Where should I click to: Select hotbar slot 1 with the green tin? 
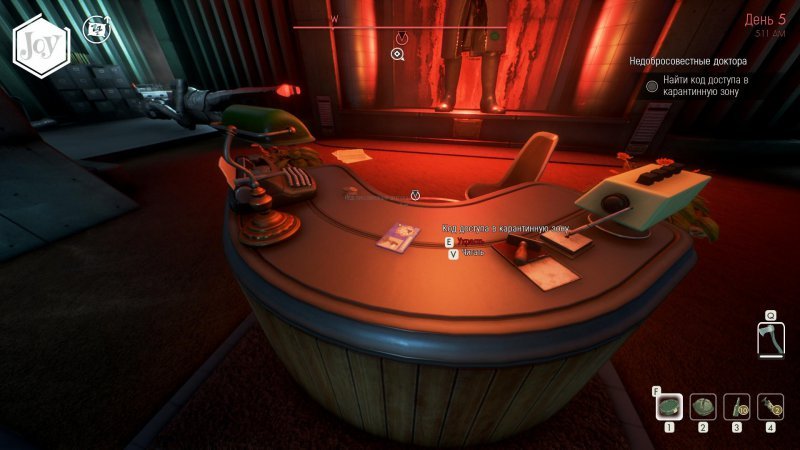[670, 405]
